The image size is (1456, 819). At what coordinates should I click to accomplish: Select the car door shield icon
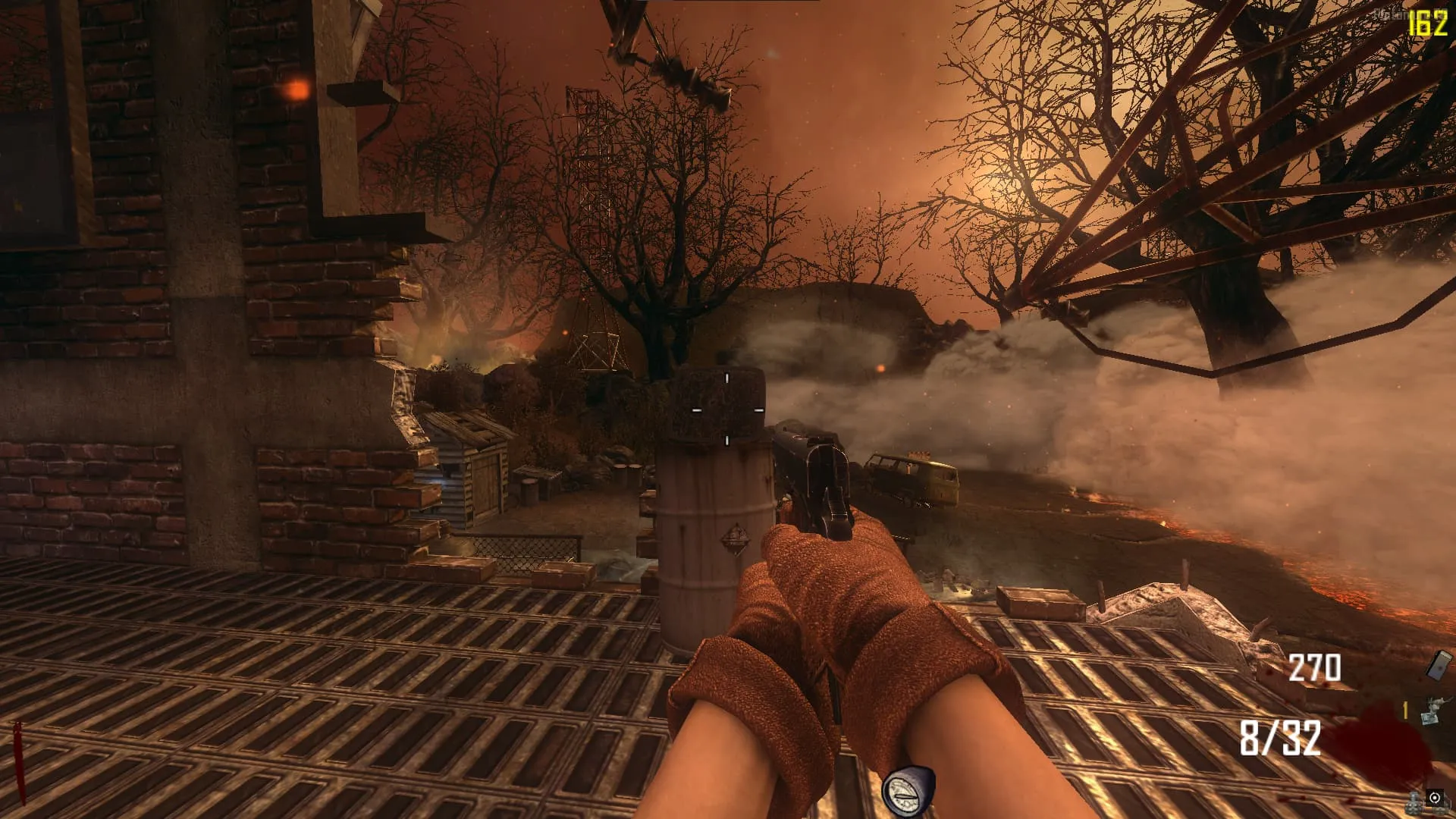pos(1438,665)
